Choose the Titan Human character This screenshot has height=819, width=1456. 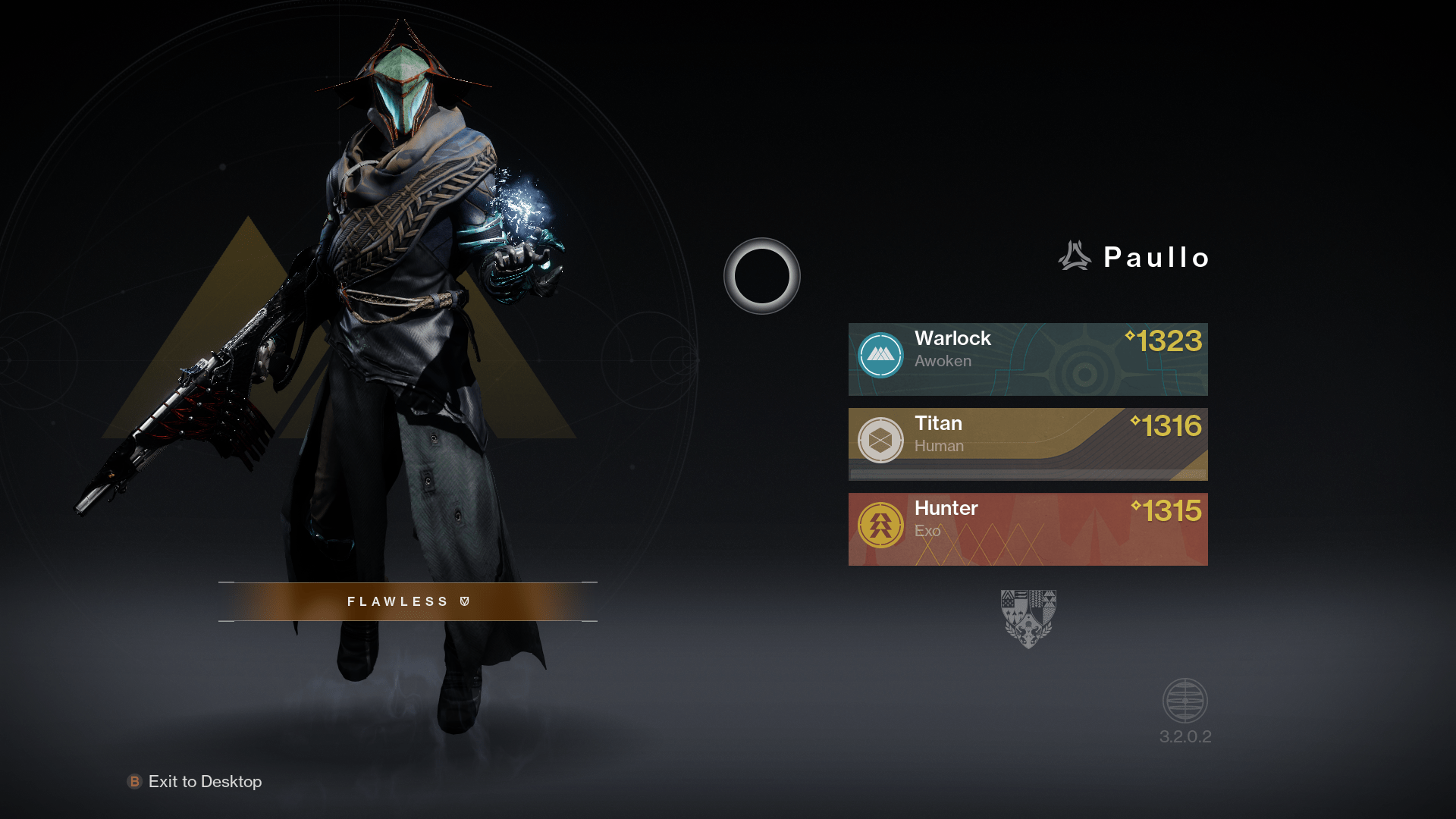pyautogui.click(x=1028, y=444)
